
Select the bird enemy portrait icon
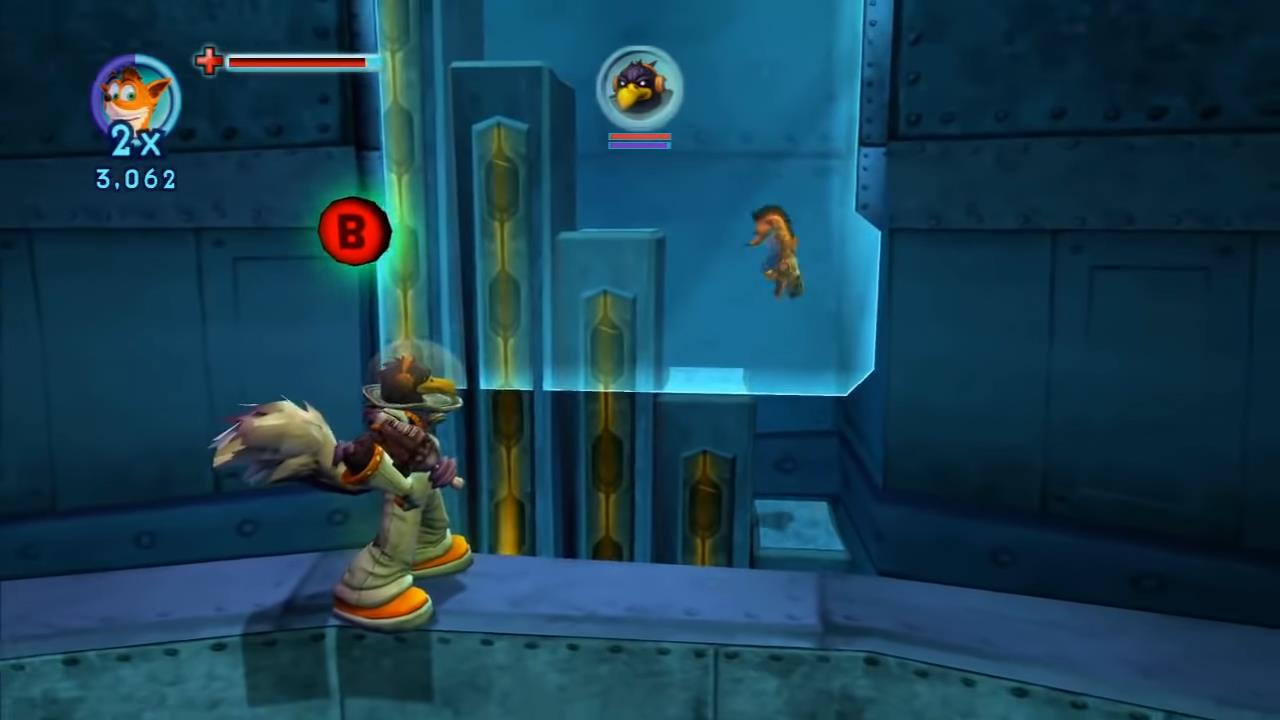640,88
